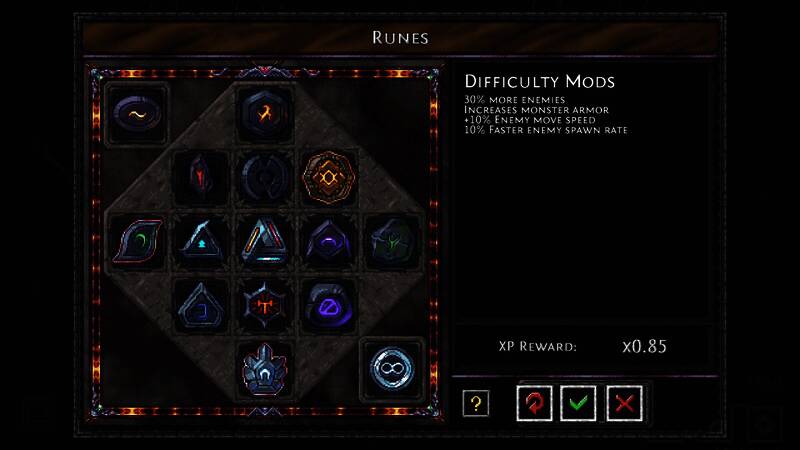Select the red crystal shard rune

[x=201, y=178]
